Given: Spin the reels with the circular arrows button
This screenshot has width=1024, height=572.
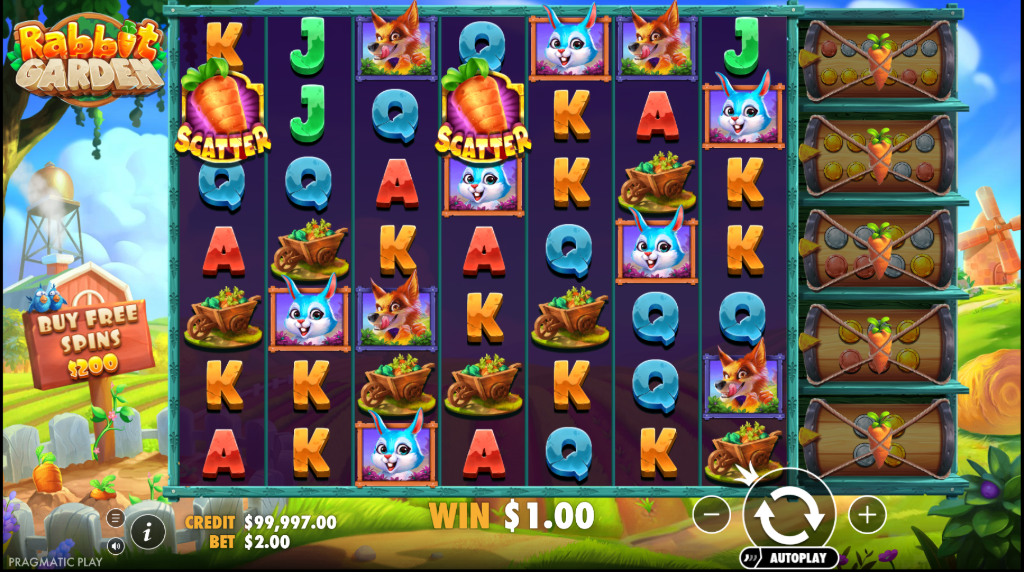Looking at the screenshot, I should click(x=789, y=514).
